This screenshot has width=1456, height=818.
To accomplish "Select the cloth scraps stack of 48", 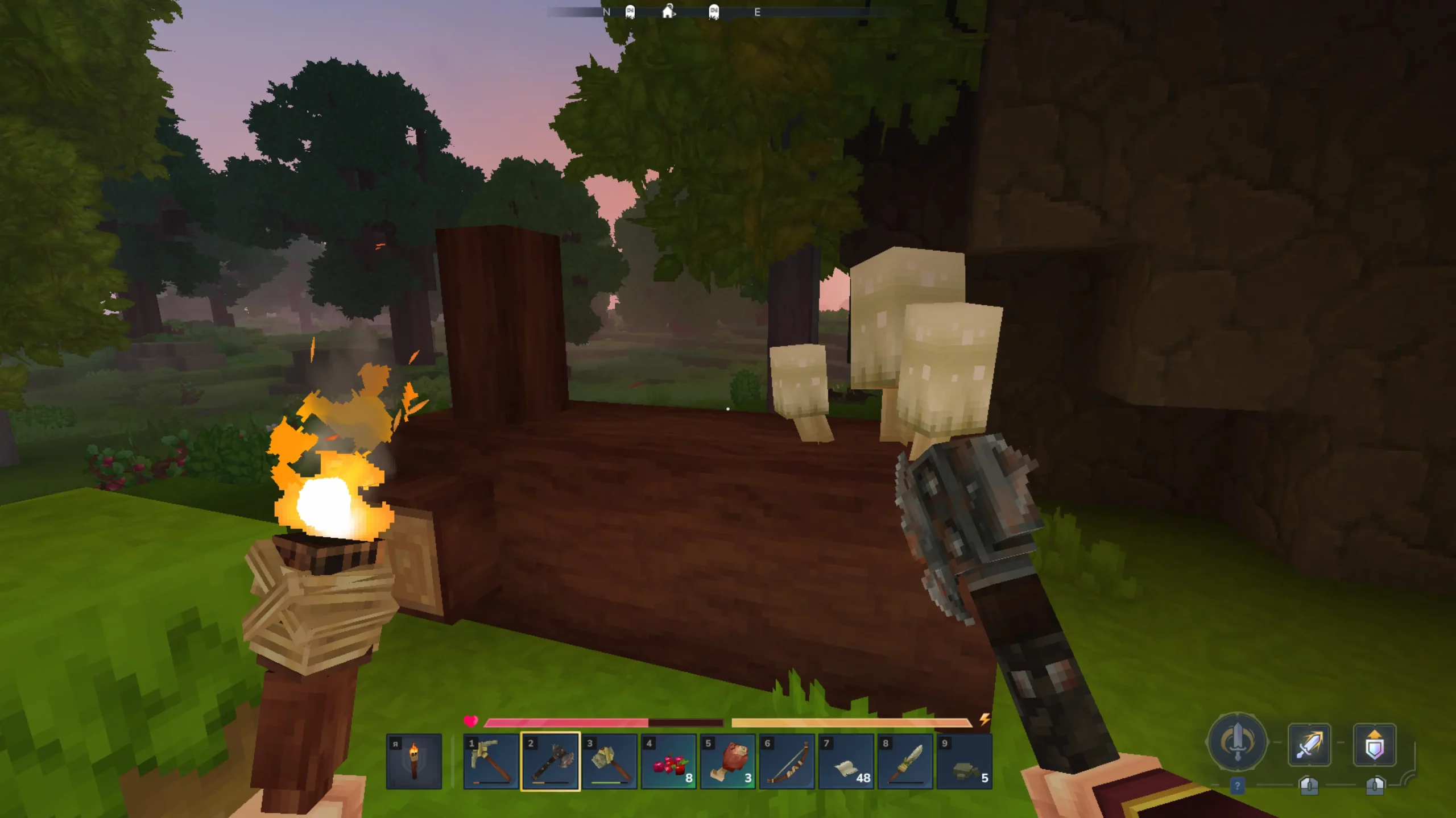I will pyautogui.click(x=846, y=761).
